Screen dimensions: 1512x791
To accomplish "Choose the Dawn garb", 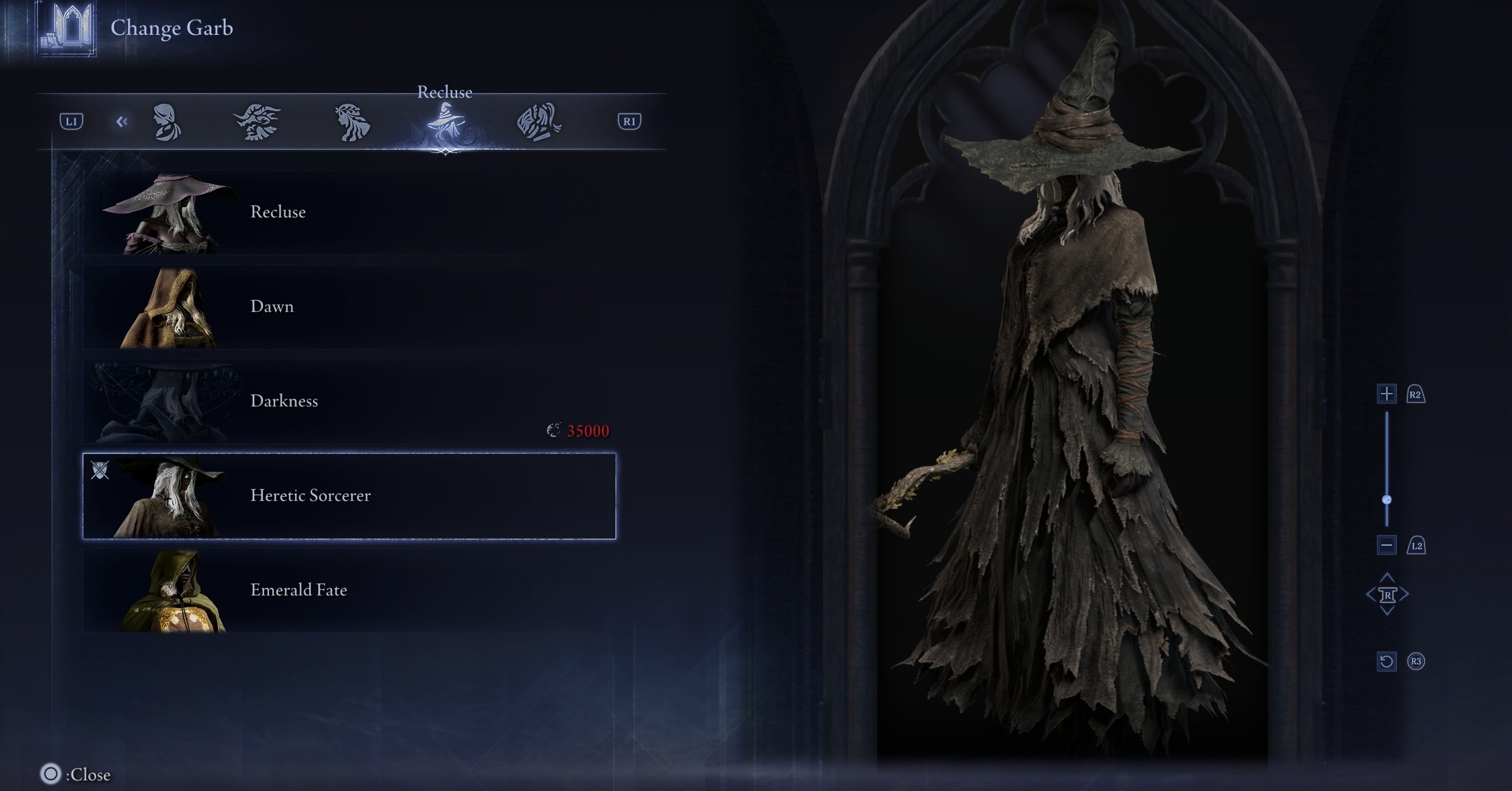I will tap(348, 307).
